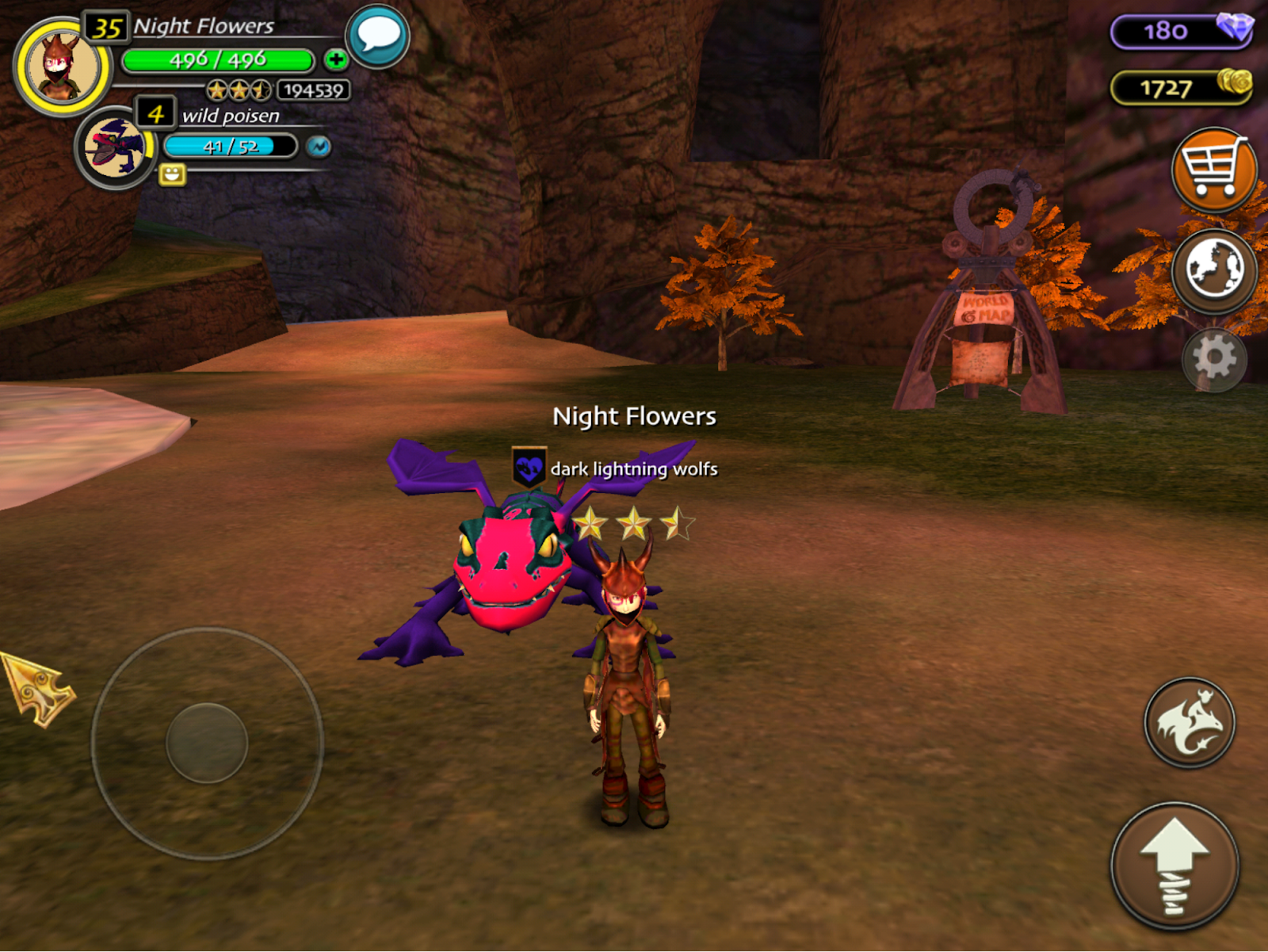Tap the yellow dragon happiness face icon
This screenshot has height=952, width=1268.
172,174
